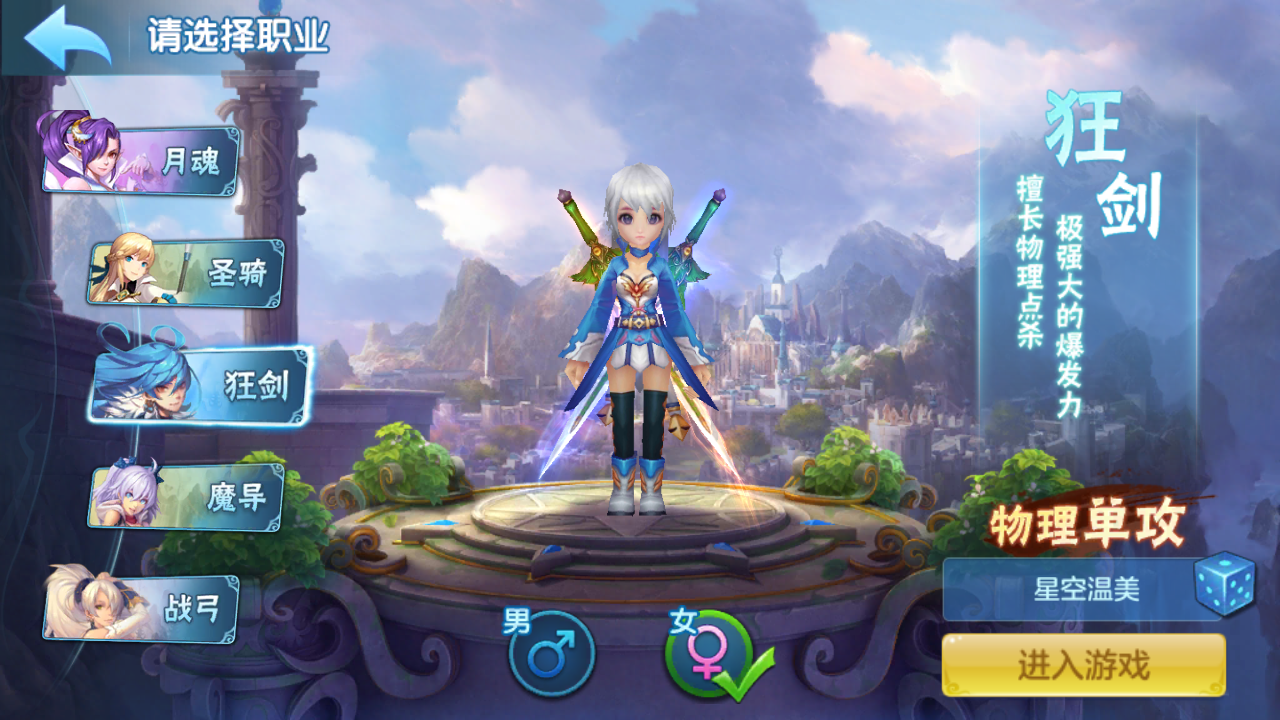Choose the 圣骑 class

point(188,273)
